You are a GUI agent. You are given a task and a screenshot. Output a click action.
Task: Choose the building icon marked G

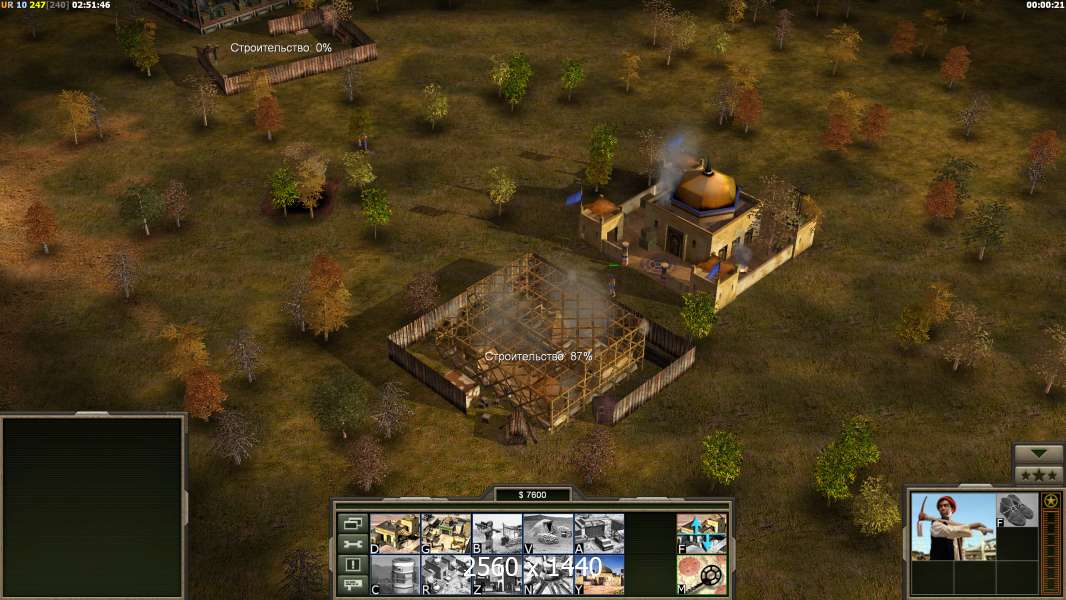(x=445, y=533)
